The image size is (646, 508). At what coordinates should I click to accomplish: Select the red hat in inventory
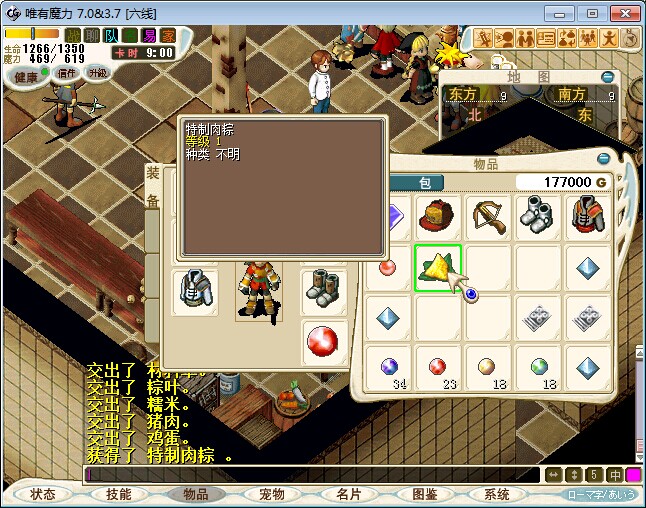click(437, 216)
